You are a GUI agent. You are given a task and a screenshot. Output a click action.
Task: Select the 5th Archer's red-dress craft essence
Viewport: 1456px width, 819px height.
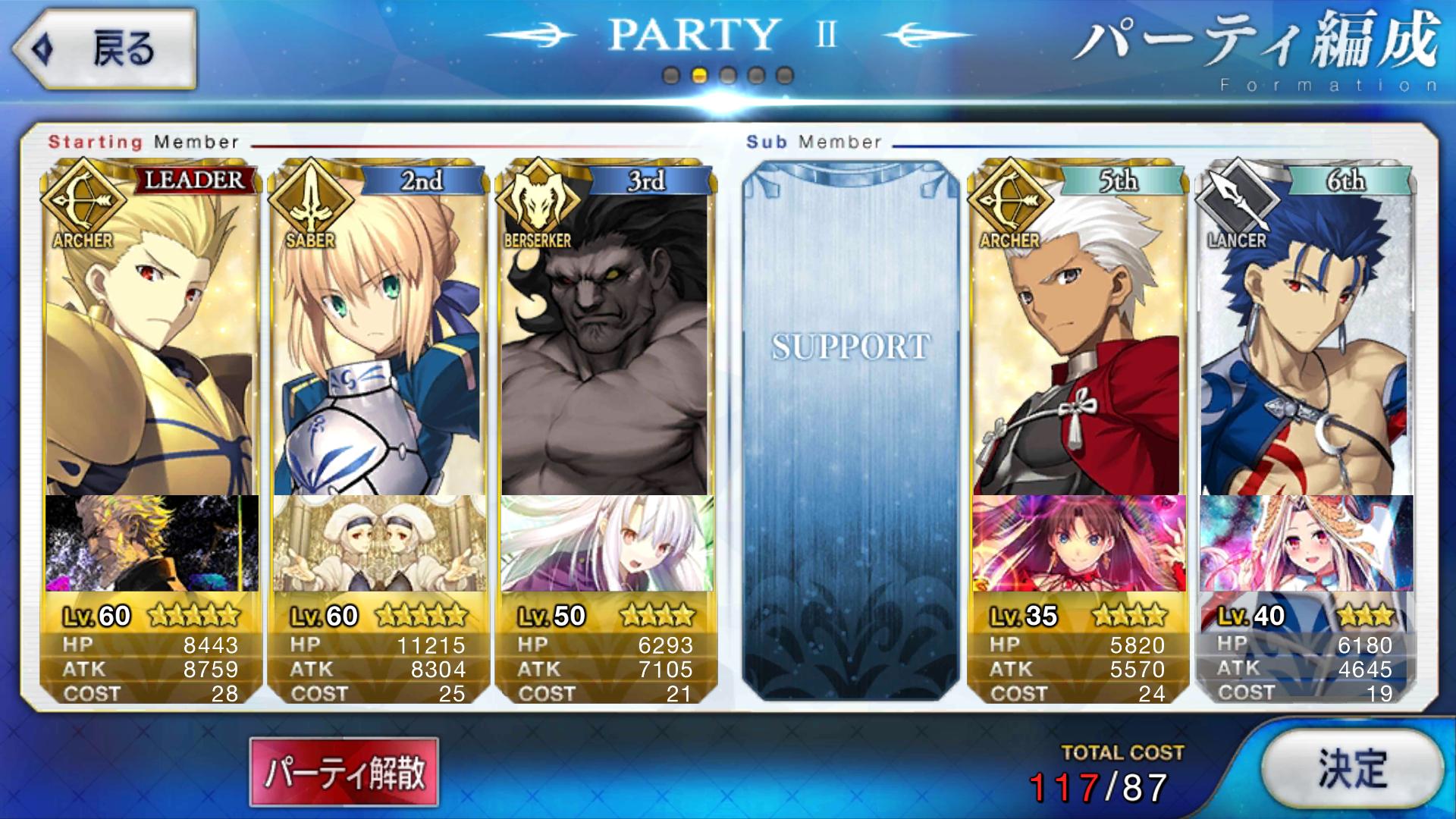(1078, 543)
